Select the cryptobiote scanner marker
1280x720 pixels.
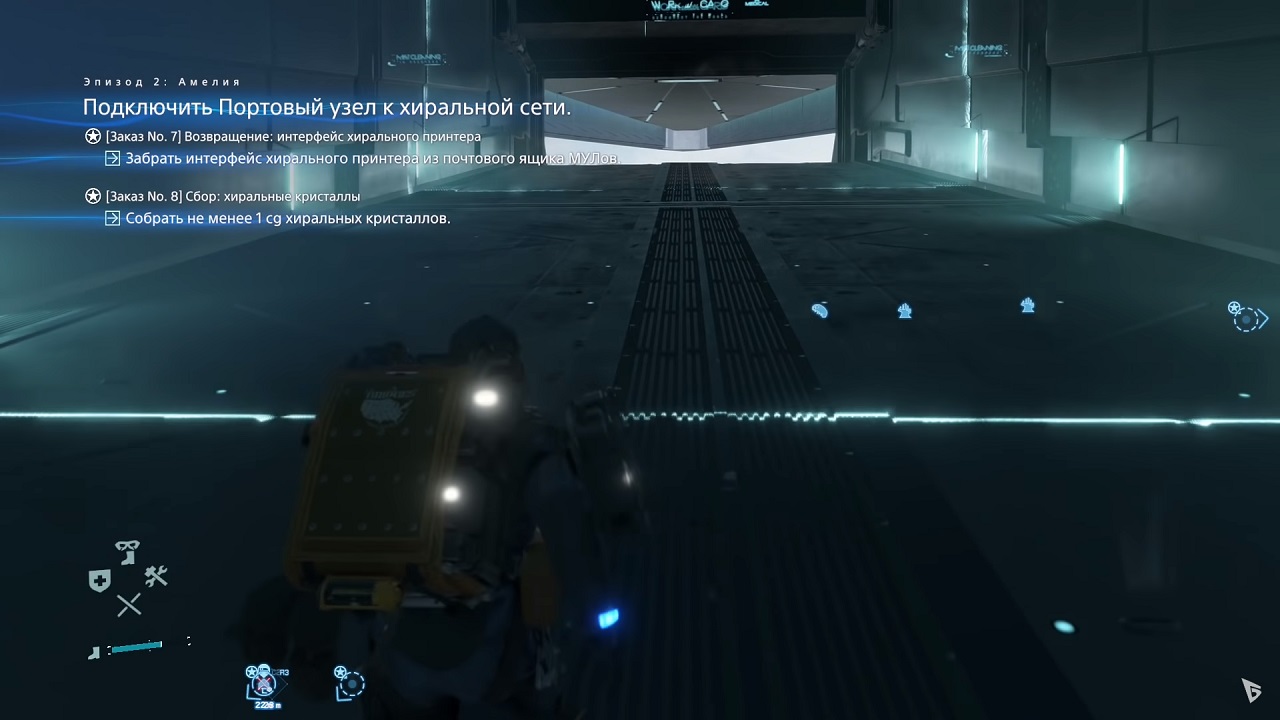click(x=820, y=310)
